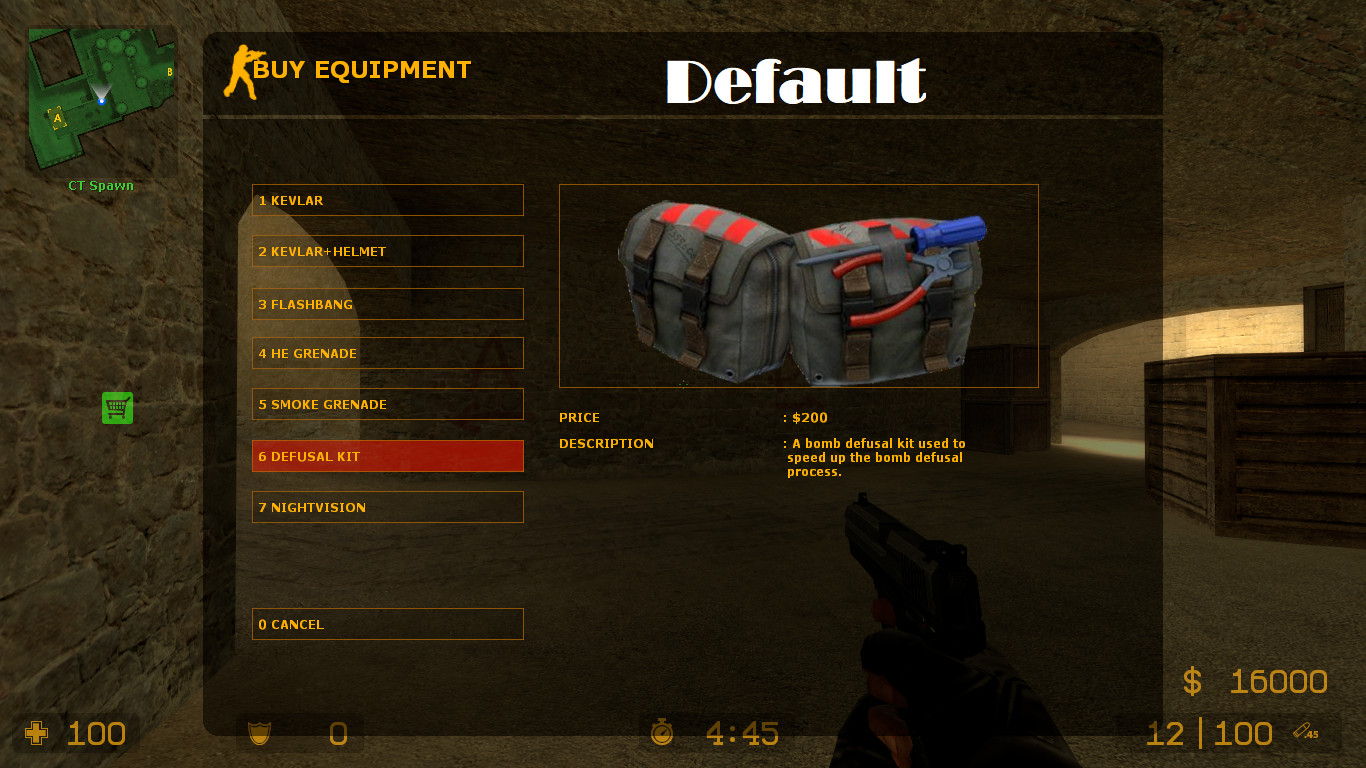The width and height of the screenshot is (1366, 768).
Task: Click the highlighted Defusal Kit entry
Action: 388,455
